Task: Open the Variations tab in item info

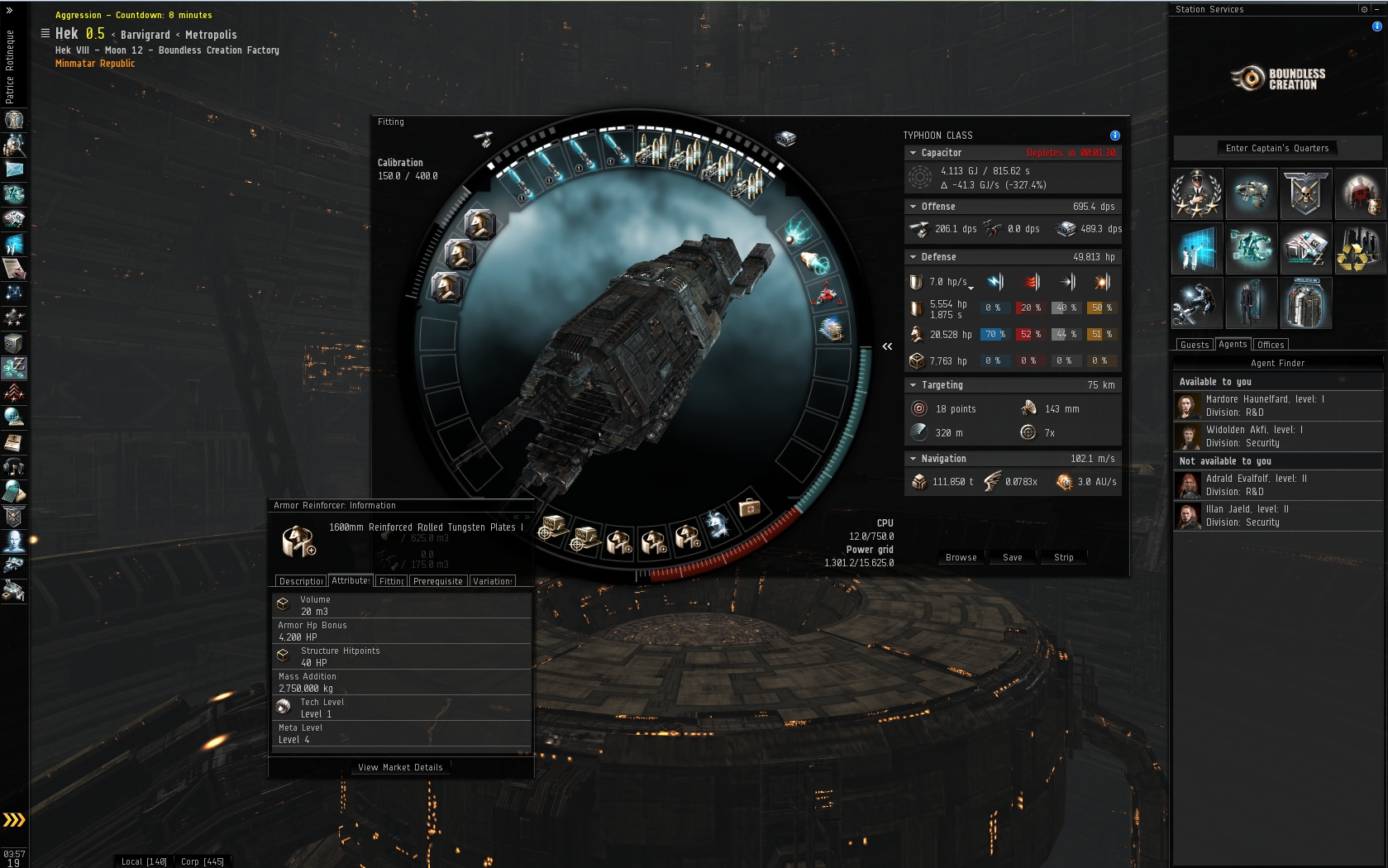Action: click(493, 580)
